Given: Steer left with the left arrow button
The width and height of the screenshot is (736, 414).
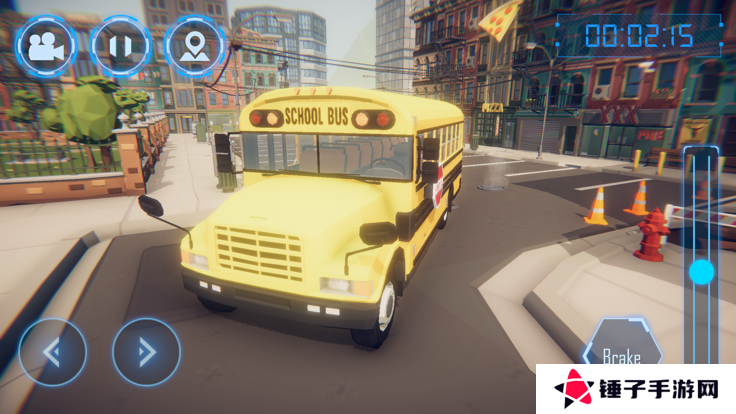Looking at the screenshot, I should click(52, 352).
